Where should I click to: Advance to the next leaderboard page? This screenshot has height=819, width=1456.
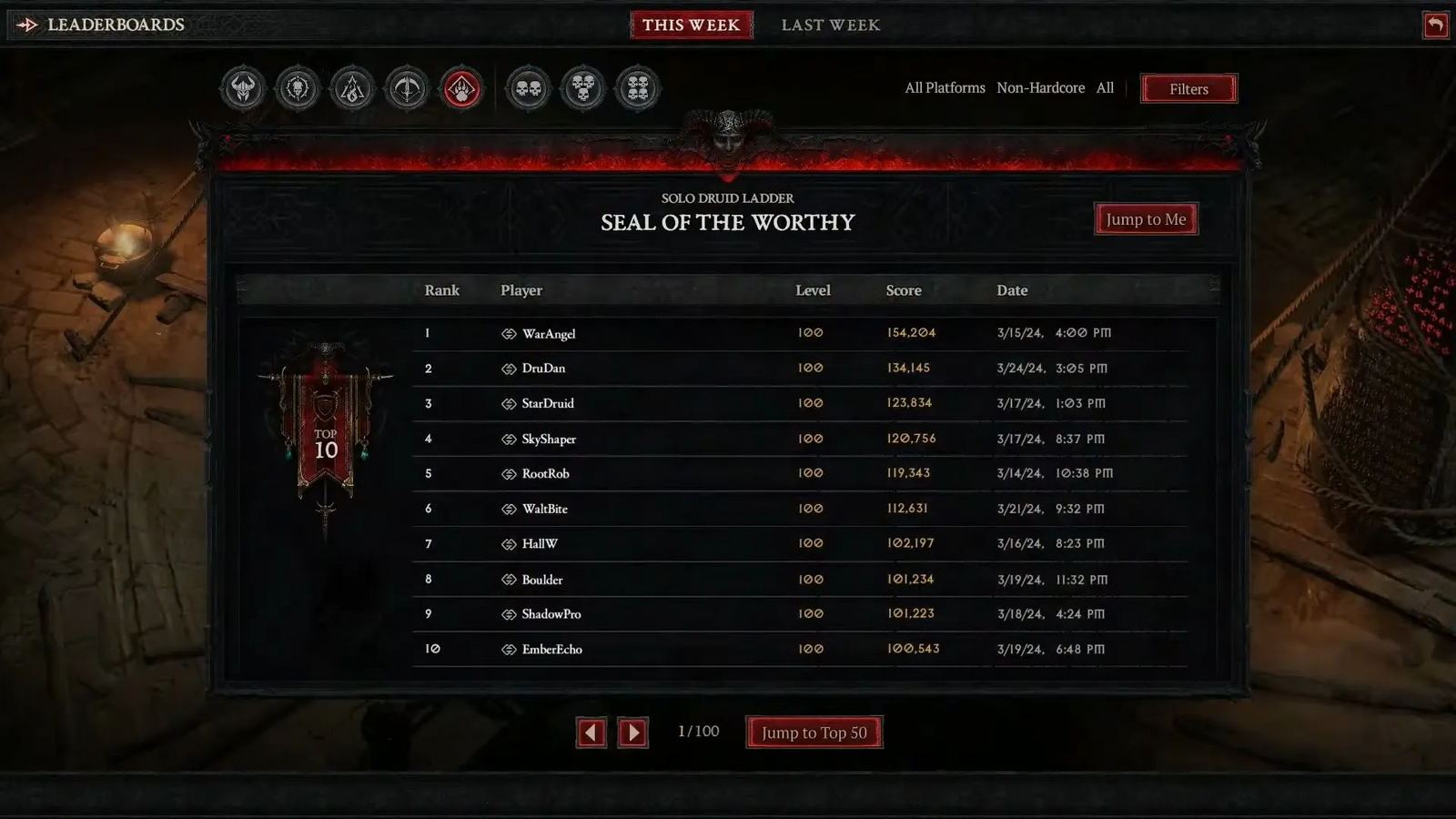click(x=632, y=732)
